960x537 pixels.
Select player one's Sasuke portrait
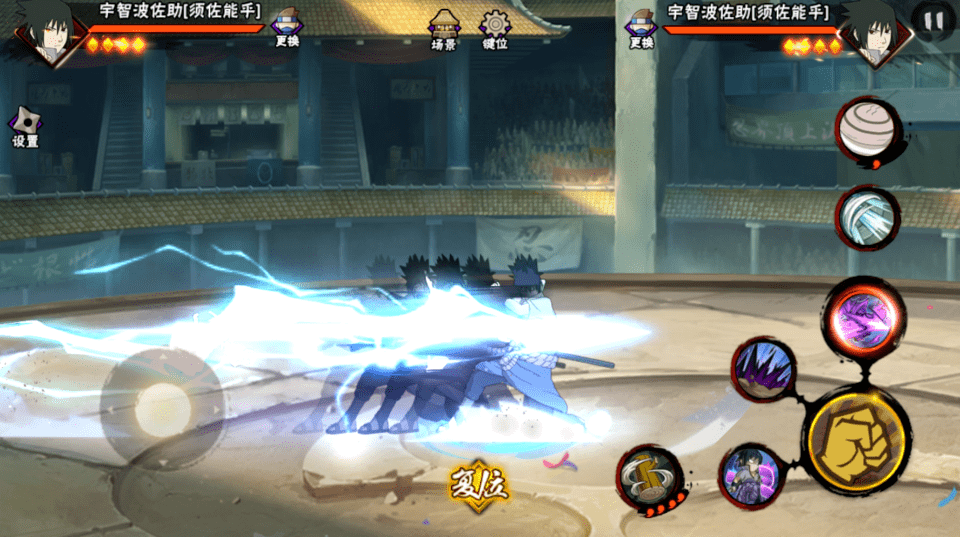coord(45,30)
